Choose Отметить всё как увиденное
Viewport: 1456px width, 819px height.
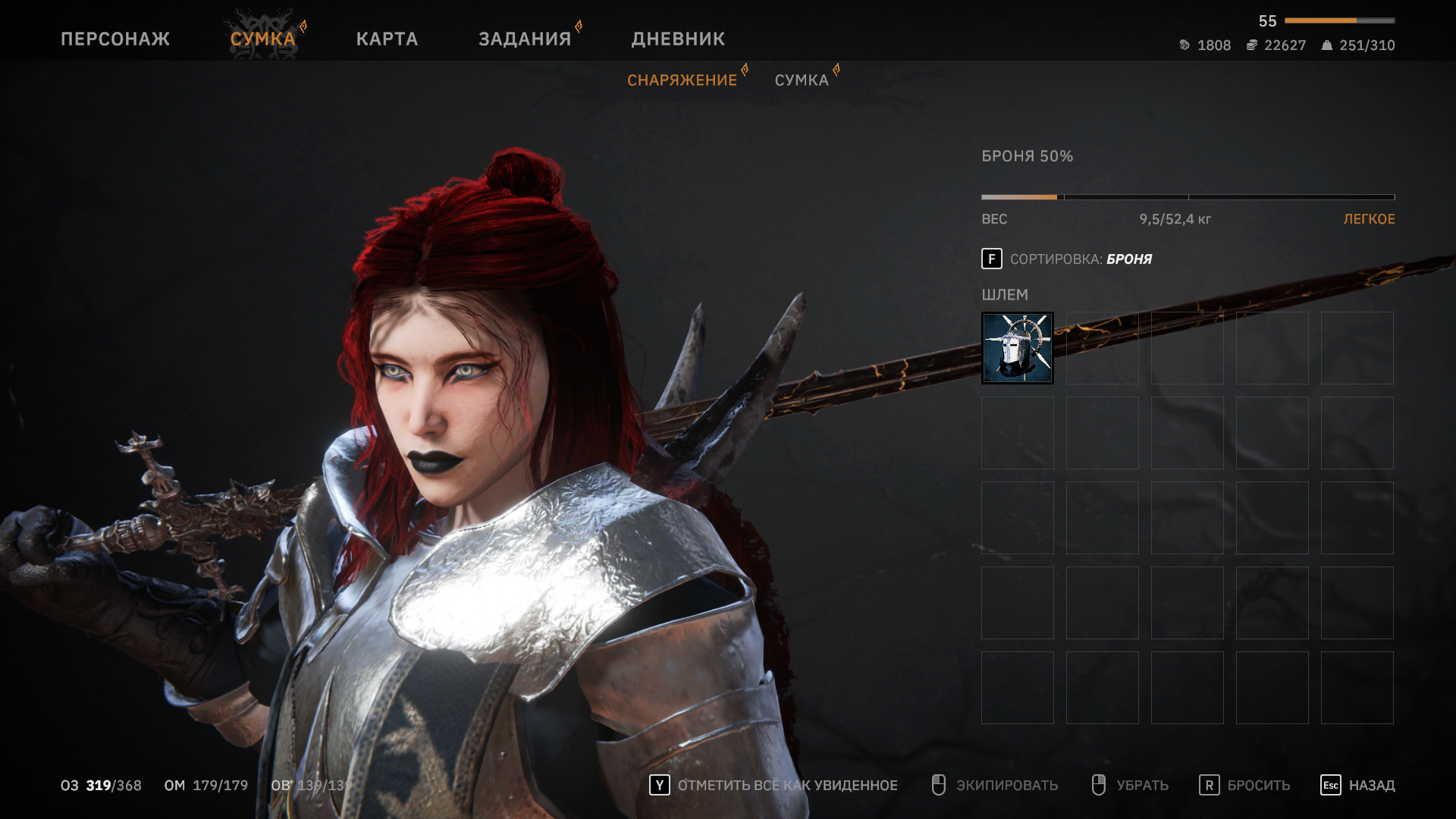point(773,786)
